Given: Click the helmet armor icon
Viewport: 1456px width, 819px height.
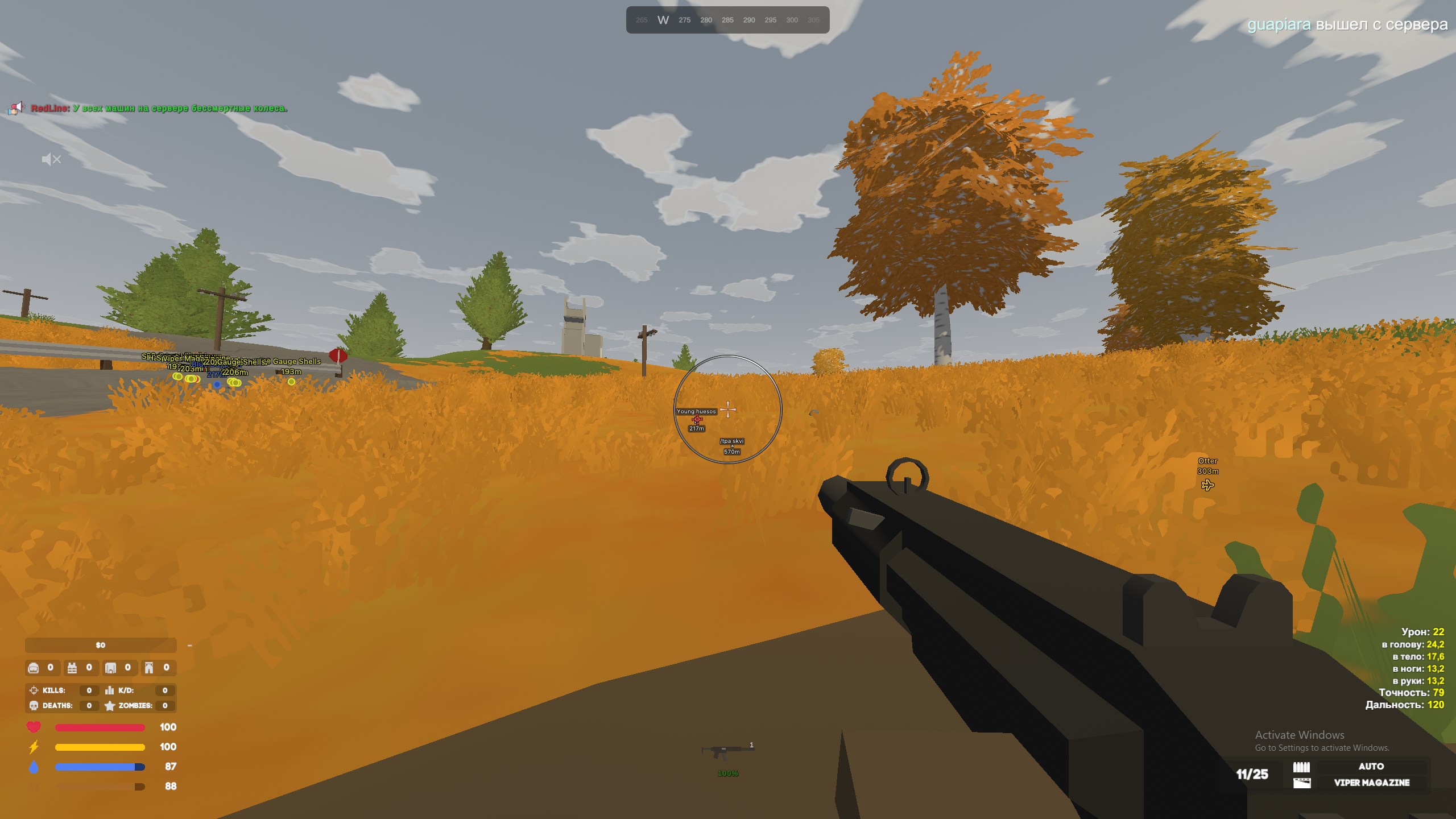Looking at the screenshot, I should click(34, 668).
